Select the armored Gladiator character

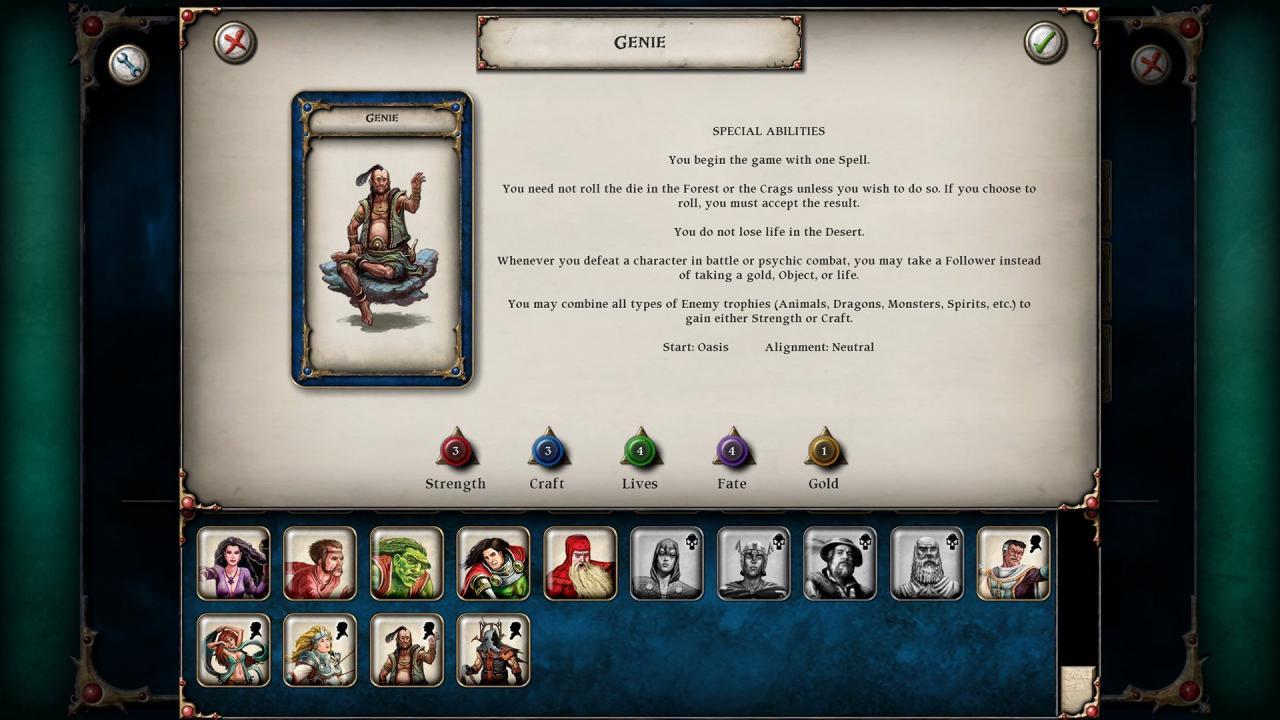pos(493,650)
